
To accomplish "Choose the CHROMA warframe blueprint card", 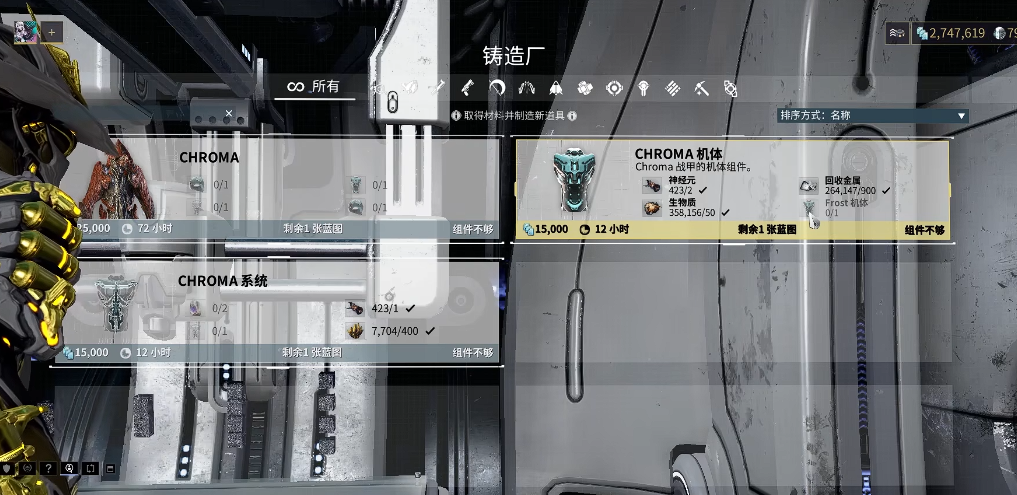I will [x=274, y=187].
